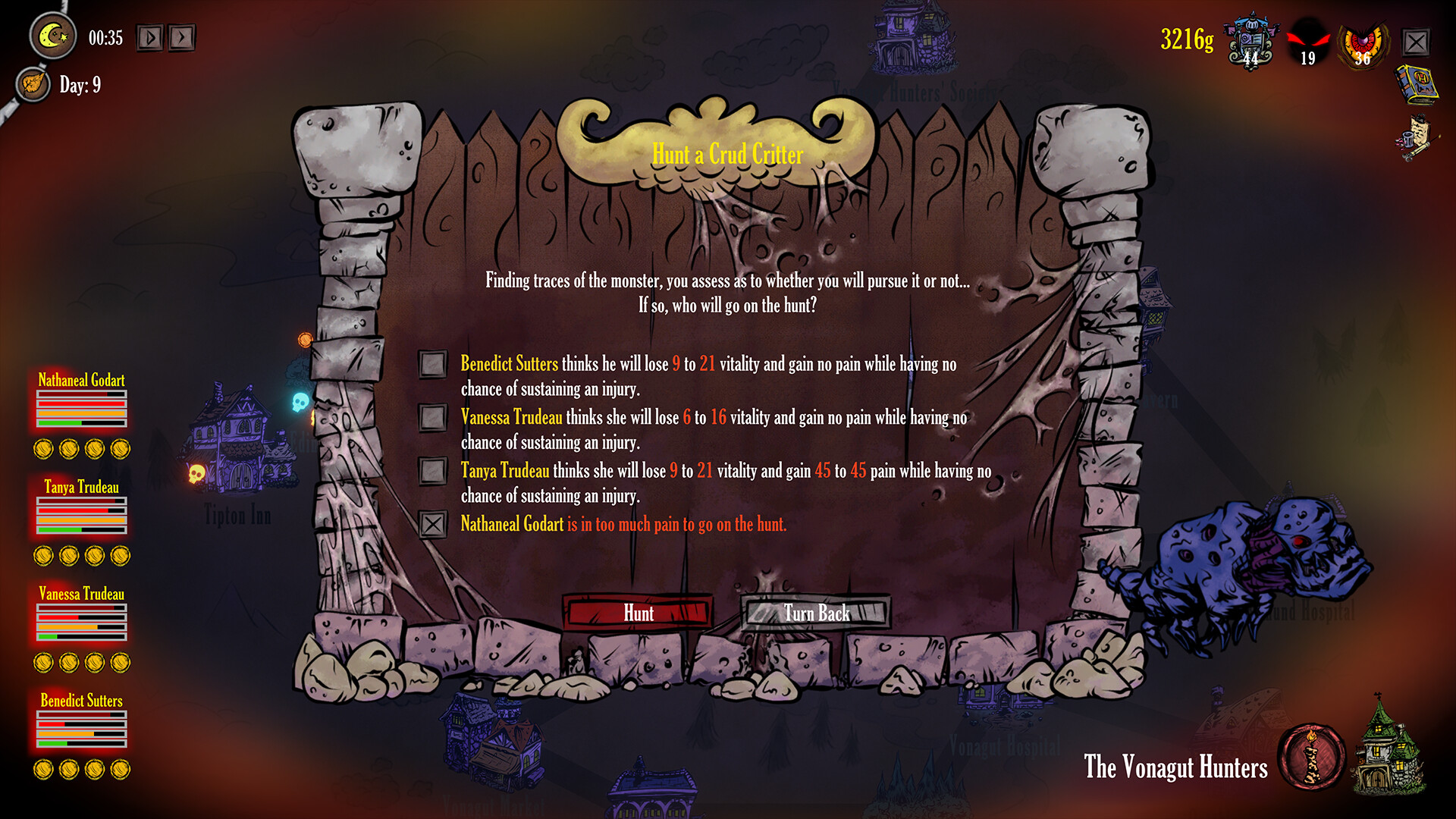Click the red-eyed fear icon showing 19
The image size is (1456, 819).
pyautogui.click(x=1308, y=42)
